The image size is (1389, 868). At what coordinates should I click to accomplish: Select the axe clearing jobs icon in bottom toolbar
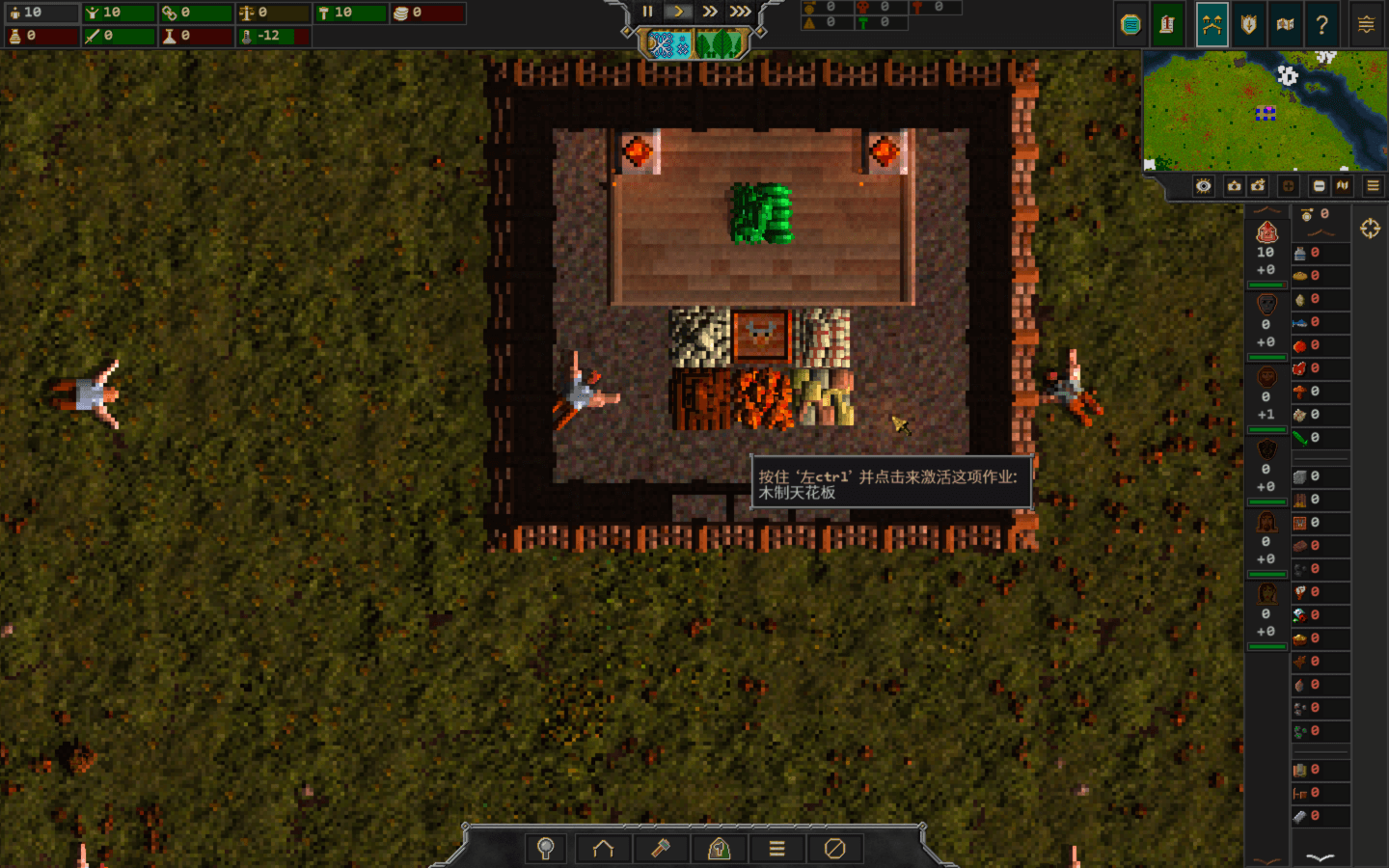pos(719,849)
